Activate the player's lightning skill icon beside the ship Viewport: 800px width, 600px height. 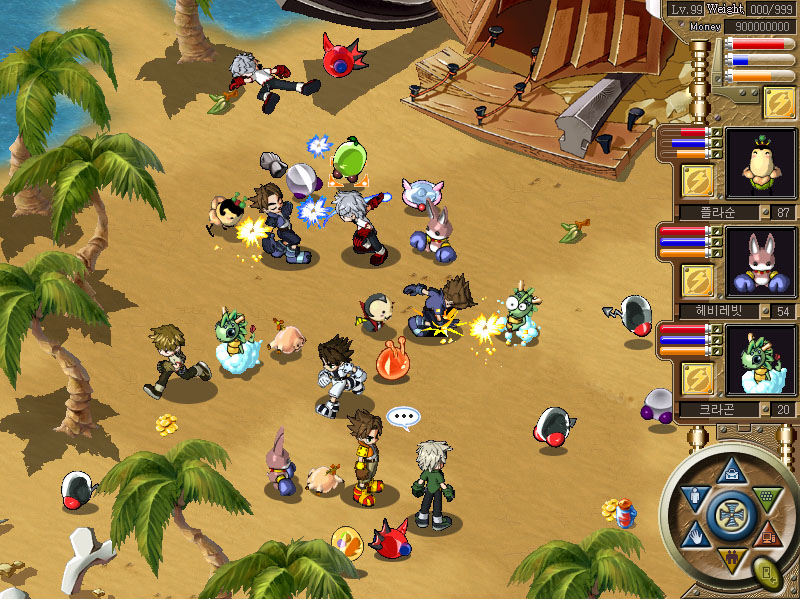click(779, 102)
